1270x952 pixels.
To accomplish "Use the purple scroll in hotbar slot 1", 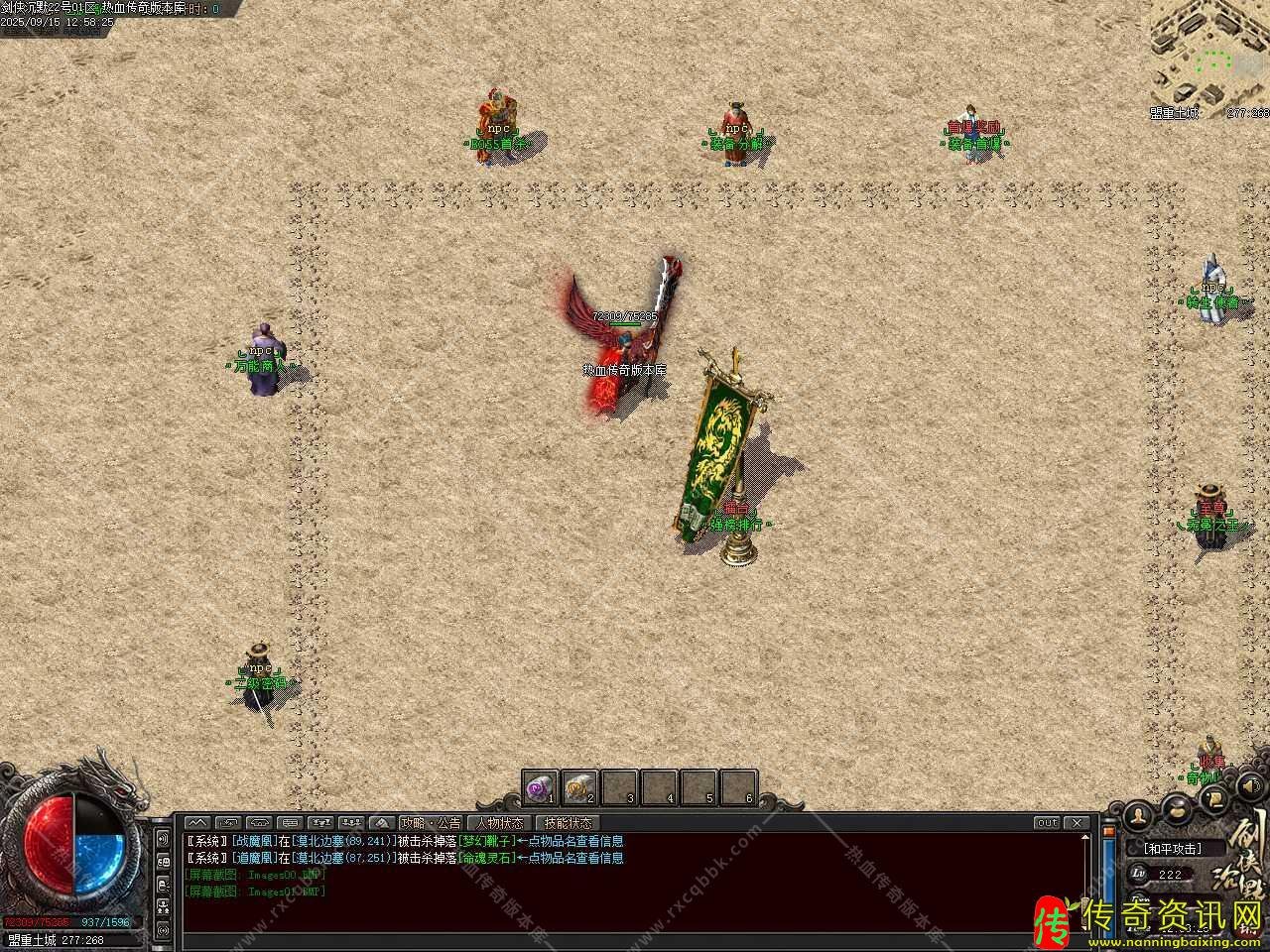I will coord(539,787).
